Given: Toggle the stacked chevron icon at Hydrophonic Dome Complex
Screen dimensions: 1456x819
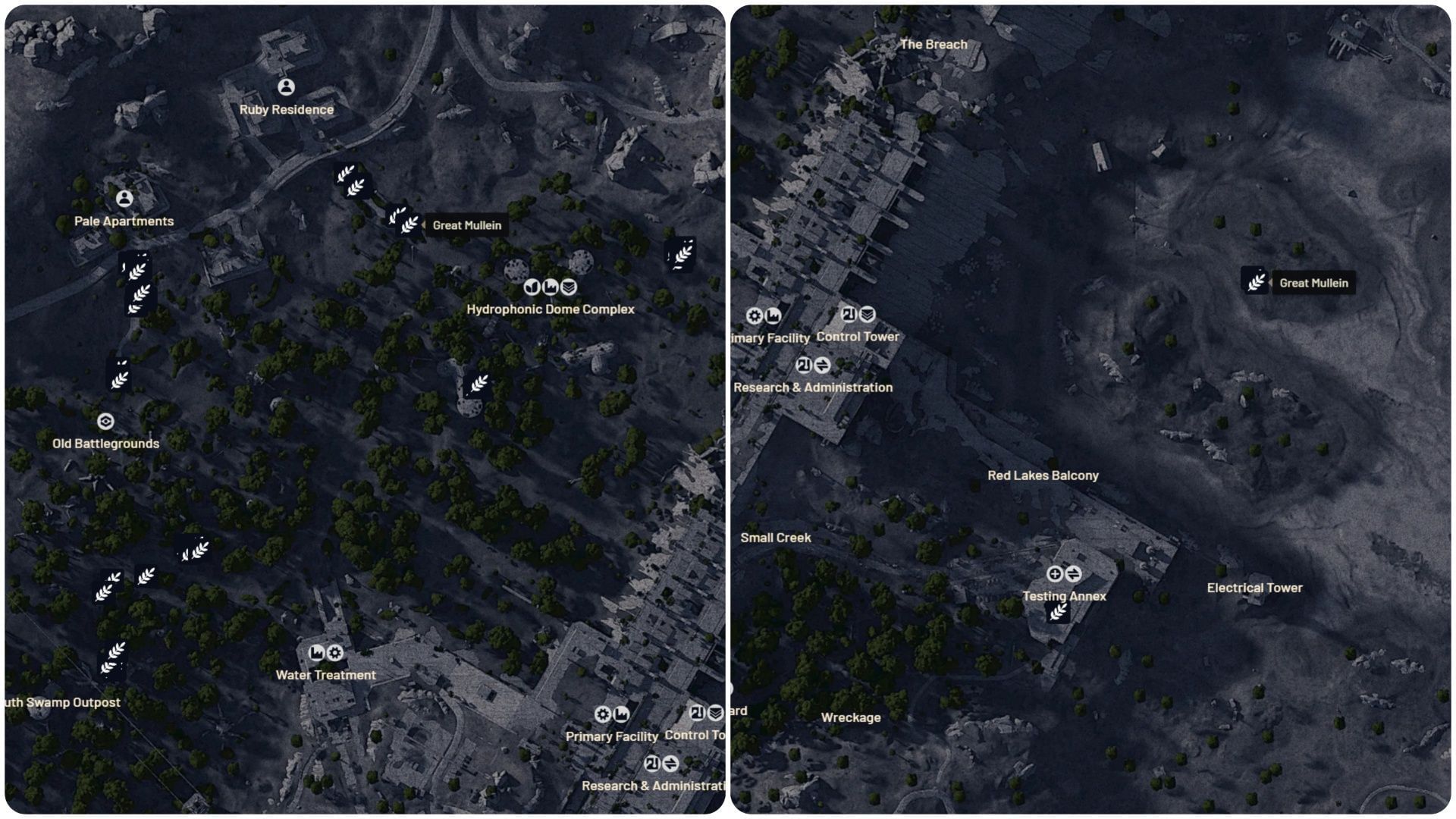Looking at the screenshot, I should coord(569,287).
